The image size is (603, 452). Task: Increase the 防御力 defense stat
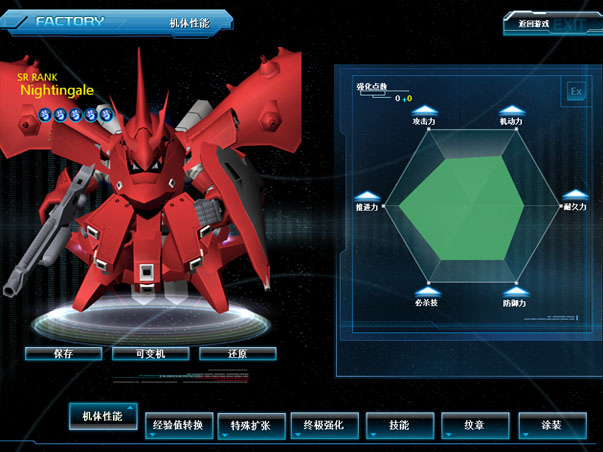pyautogui.click(x=514, y=291)
